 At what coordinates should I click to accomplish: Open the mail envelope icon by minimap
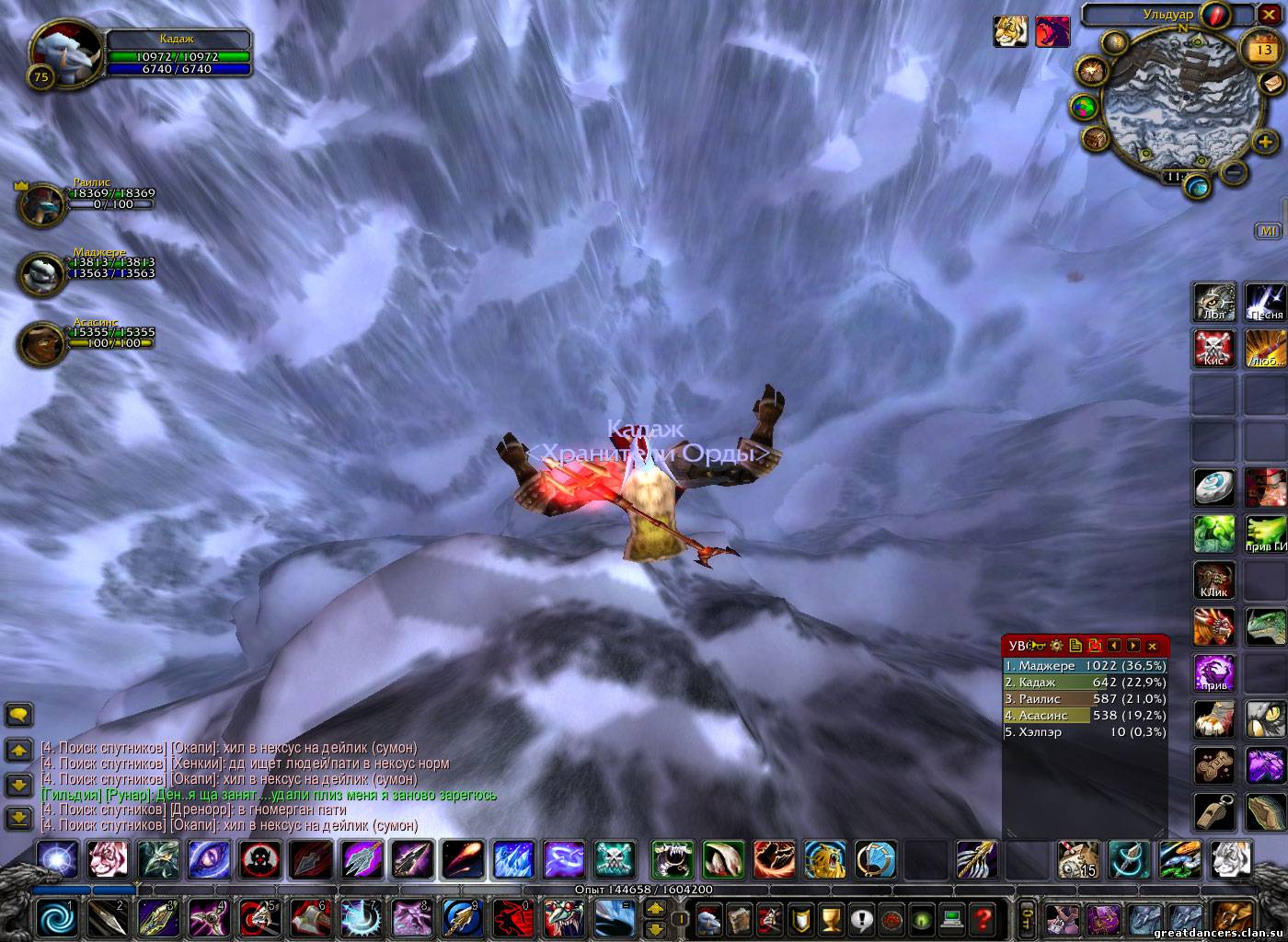[x=1273, y=84]
